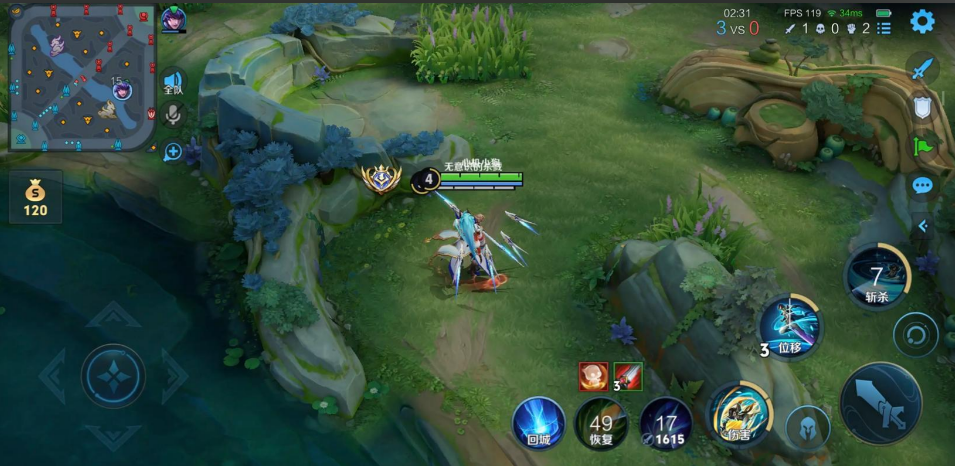Toggle the muted microphone button
Screen dimensions: 955x466
coord(172,115)
